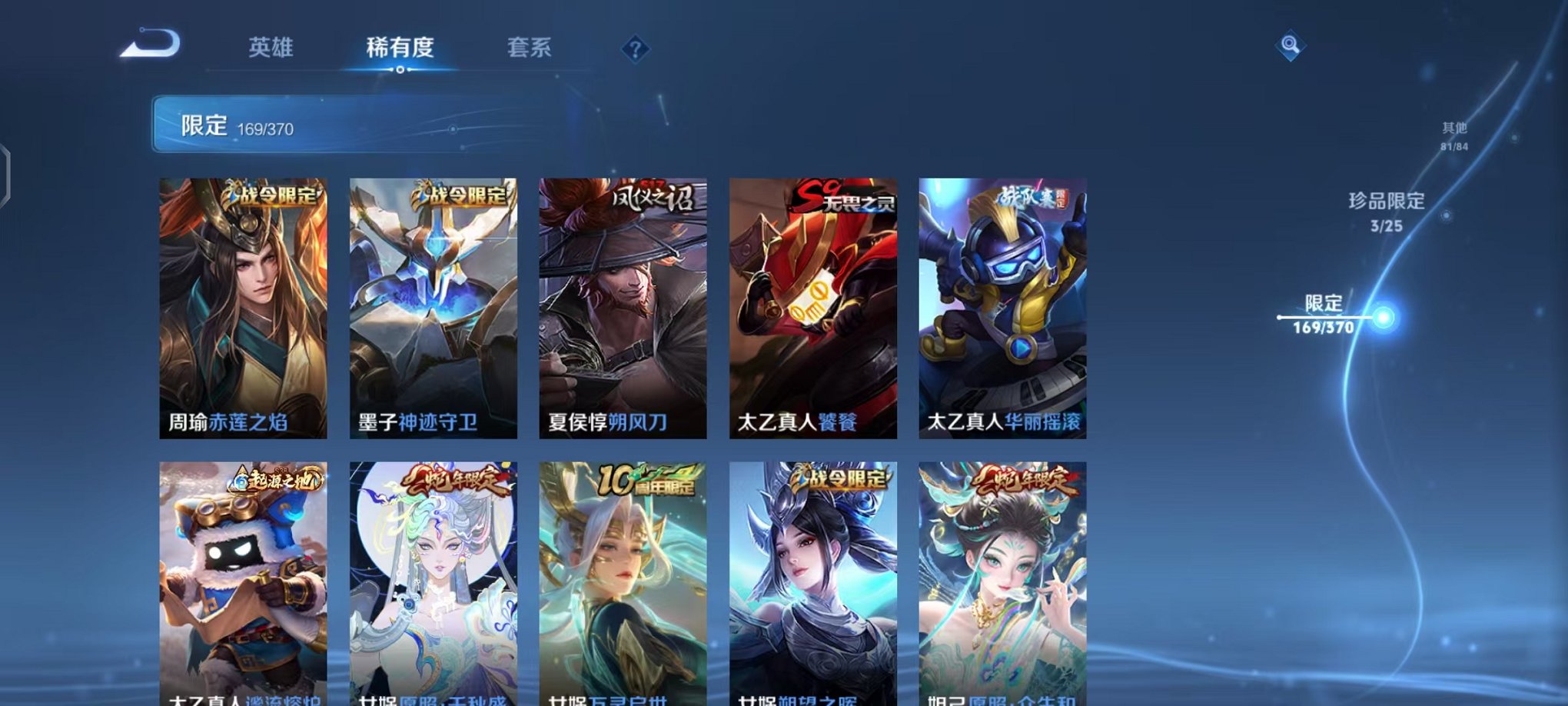Expand the left edge side panel arrow
Image resolution: width=1568 pixels, height=706 pixels.
click(6, 173)
